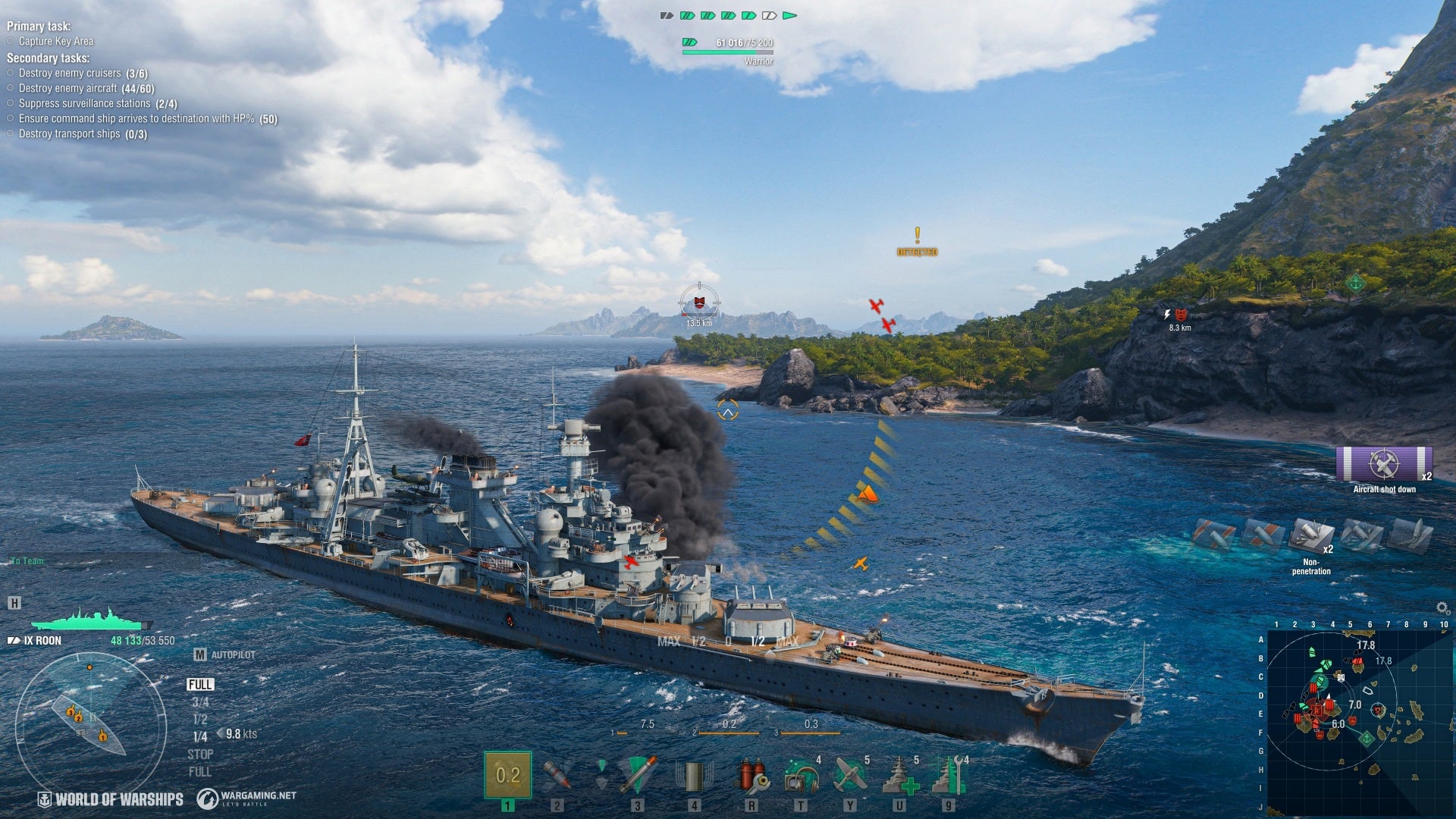Set engine telegraph to 1/2 speed
Screen dimensions: 1456x819
tap(200, 720)
